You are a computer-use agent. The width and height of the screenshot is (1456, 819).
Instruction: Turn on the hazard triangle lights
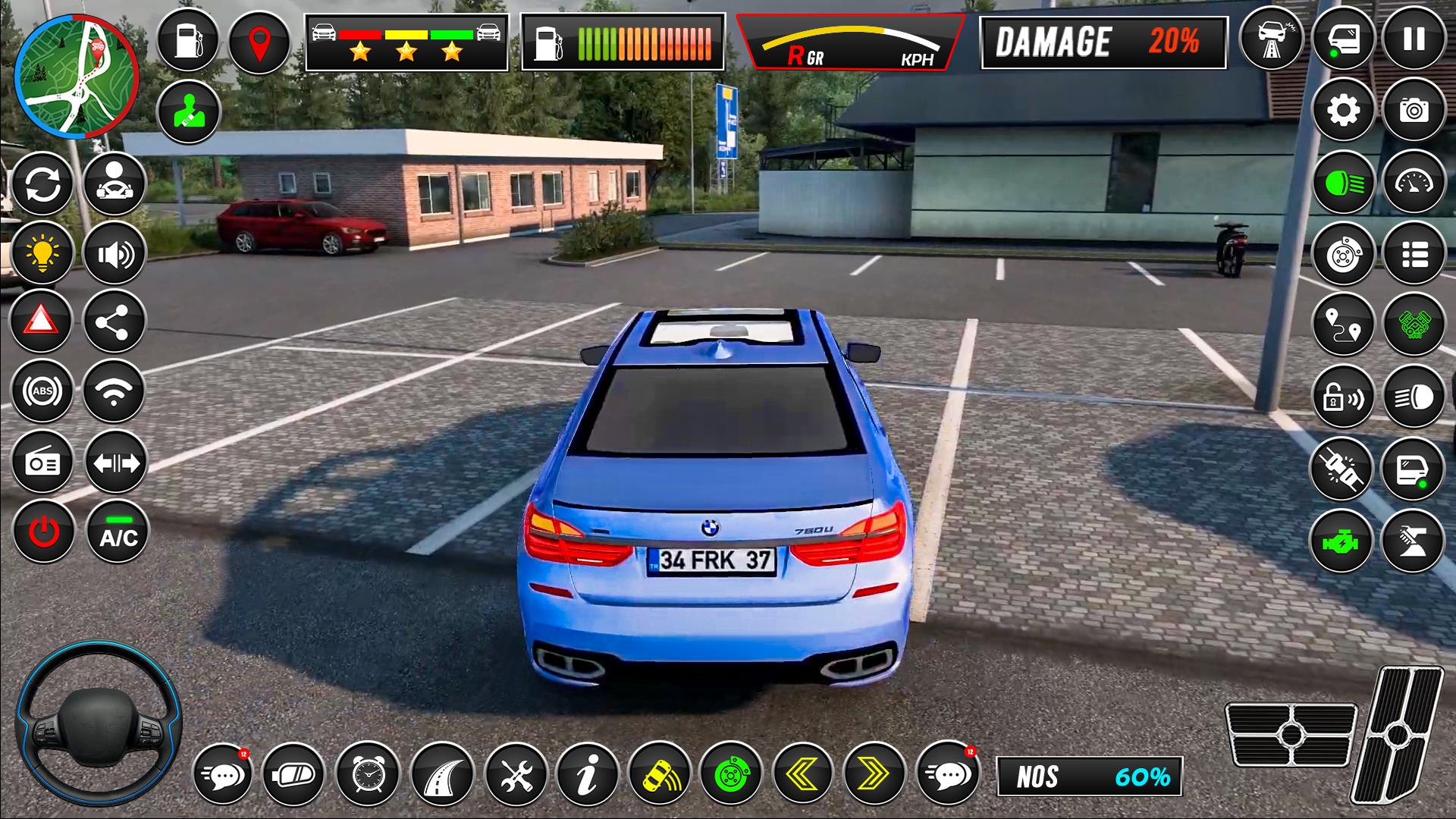tap(42, 322)
